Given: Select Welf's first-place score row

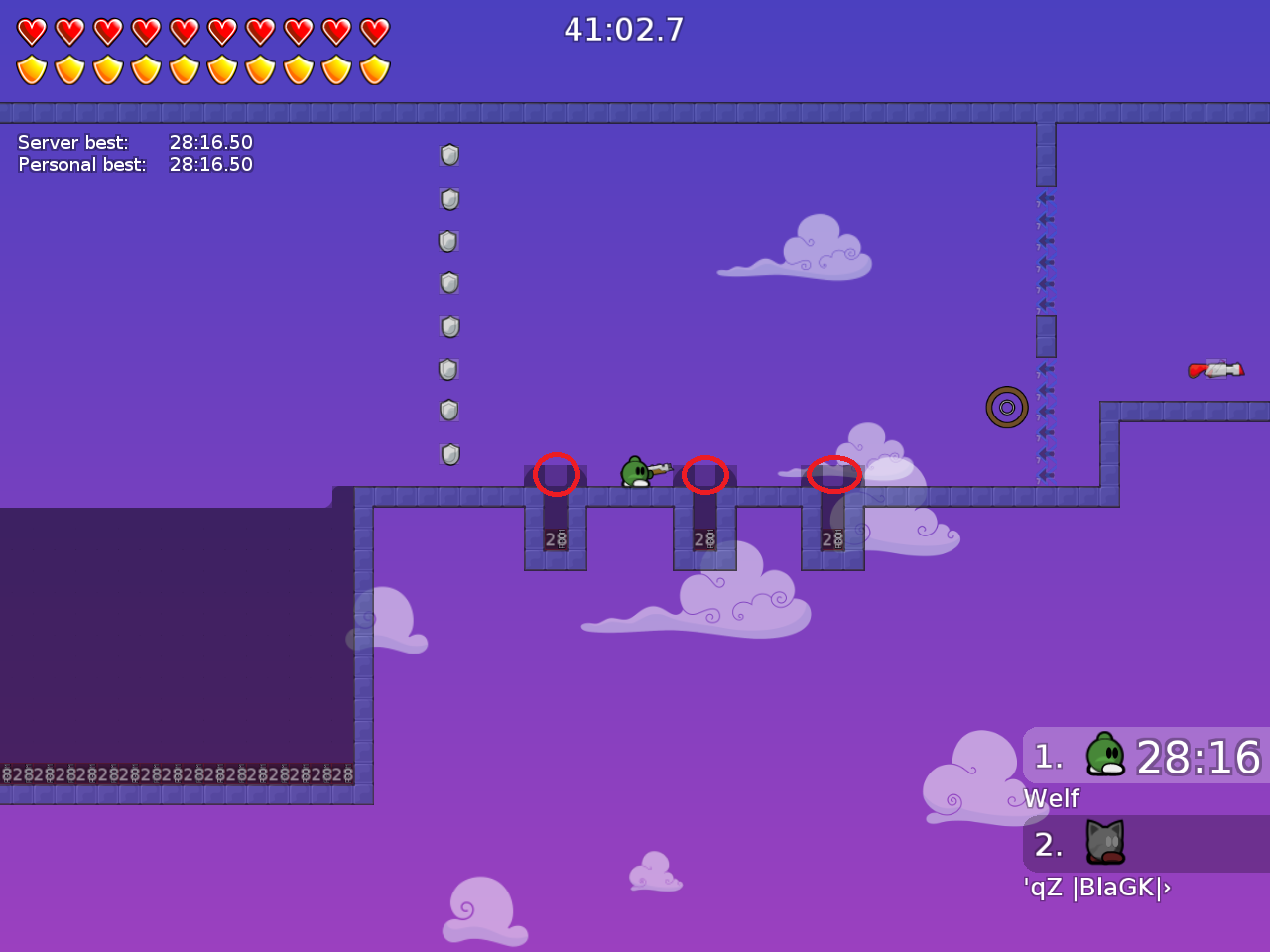Looking at the screenshot, I should coord(1146,757).
